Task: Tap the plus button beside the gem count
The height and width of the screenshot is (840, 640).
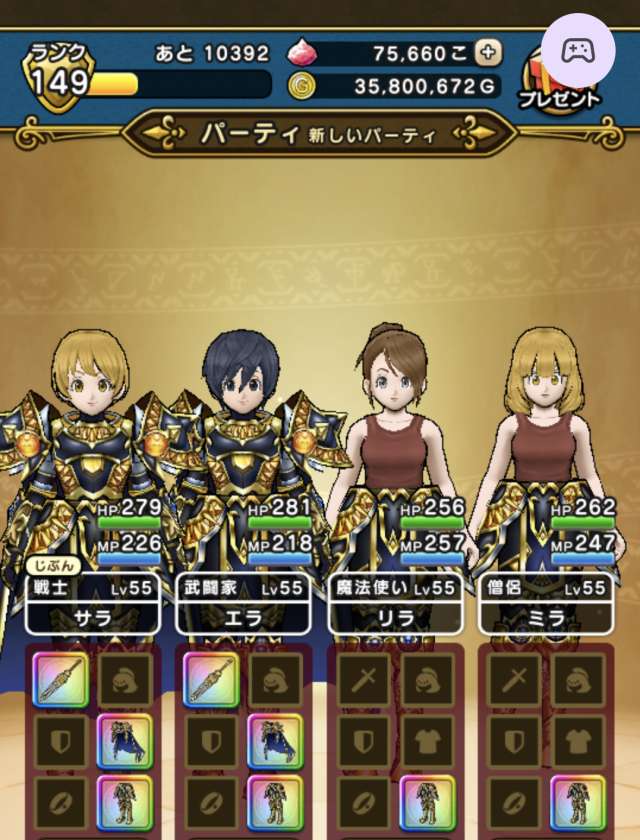Action: tap(488, 53)
